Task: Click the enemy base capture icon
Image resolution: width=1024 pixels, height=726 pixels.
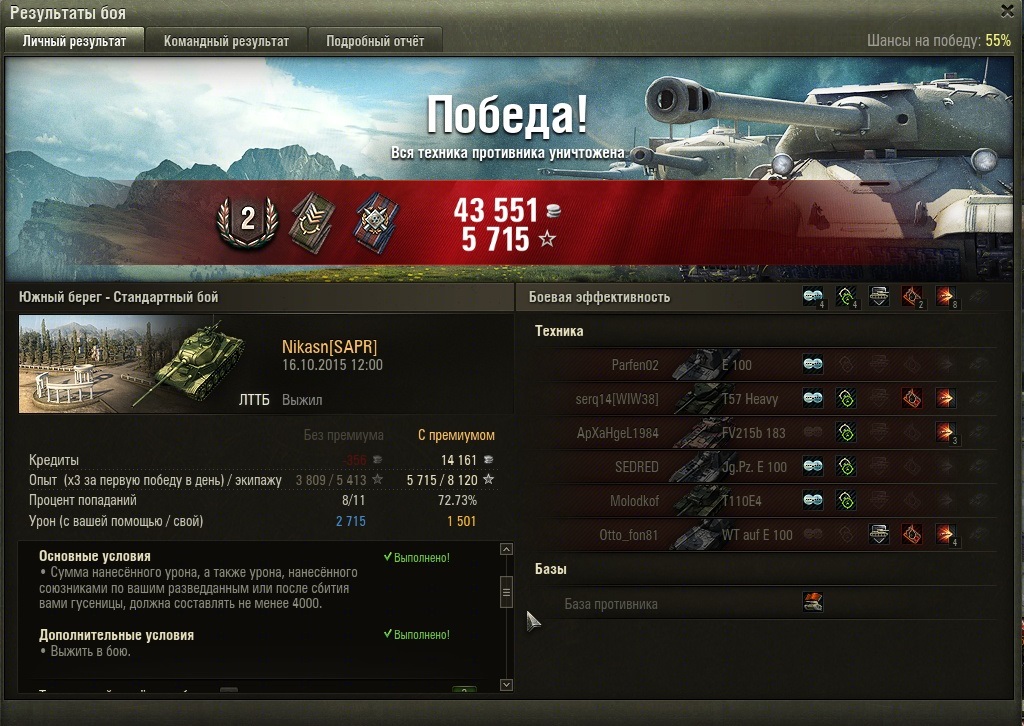Action: (x=813, y=602)
